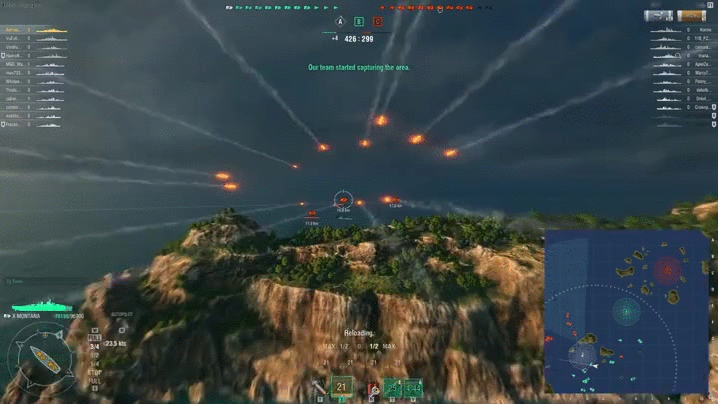Select the green capture point B indicator
The image size is (718, 404).
(x=359, y=21)
